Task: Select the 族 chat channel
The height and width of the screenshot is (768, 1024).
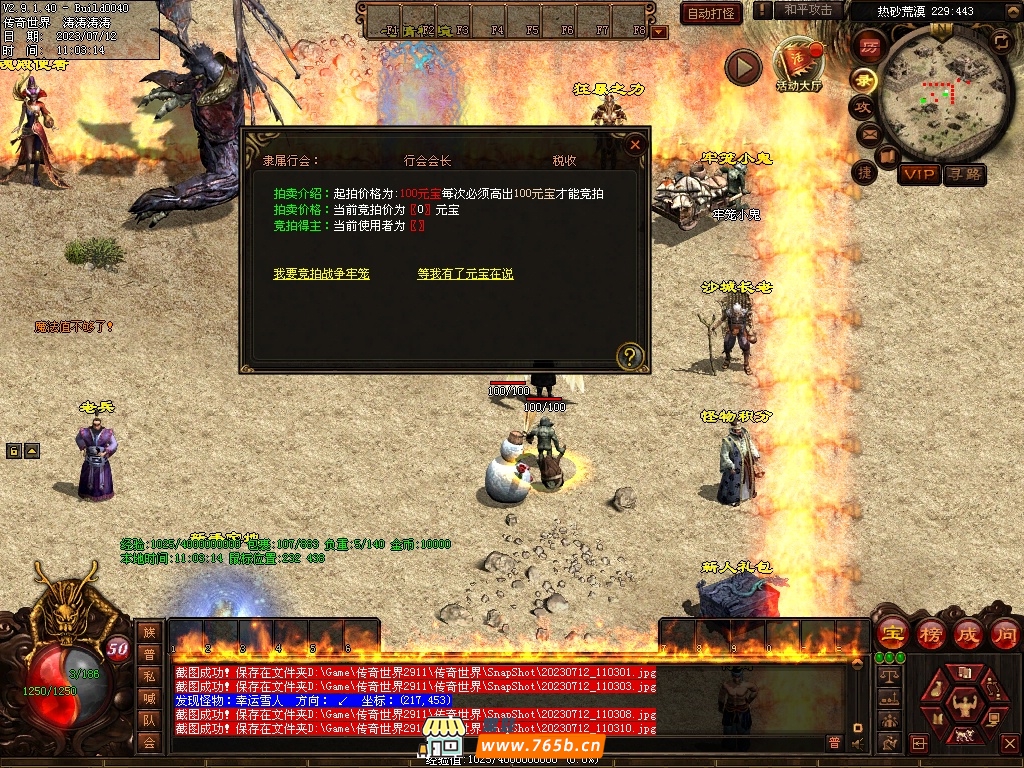Action: click(149, 632)
